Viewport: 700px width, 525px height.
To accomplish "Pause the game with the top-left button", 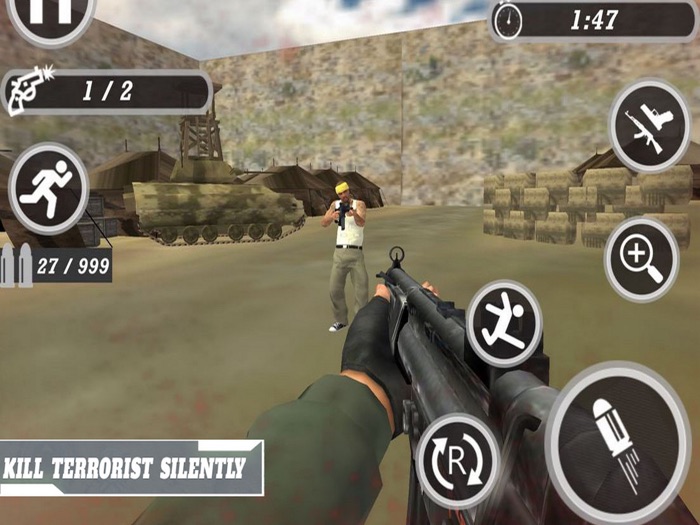I will 51,14.
